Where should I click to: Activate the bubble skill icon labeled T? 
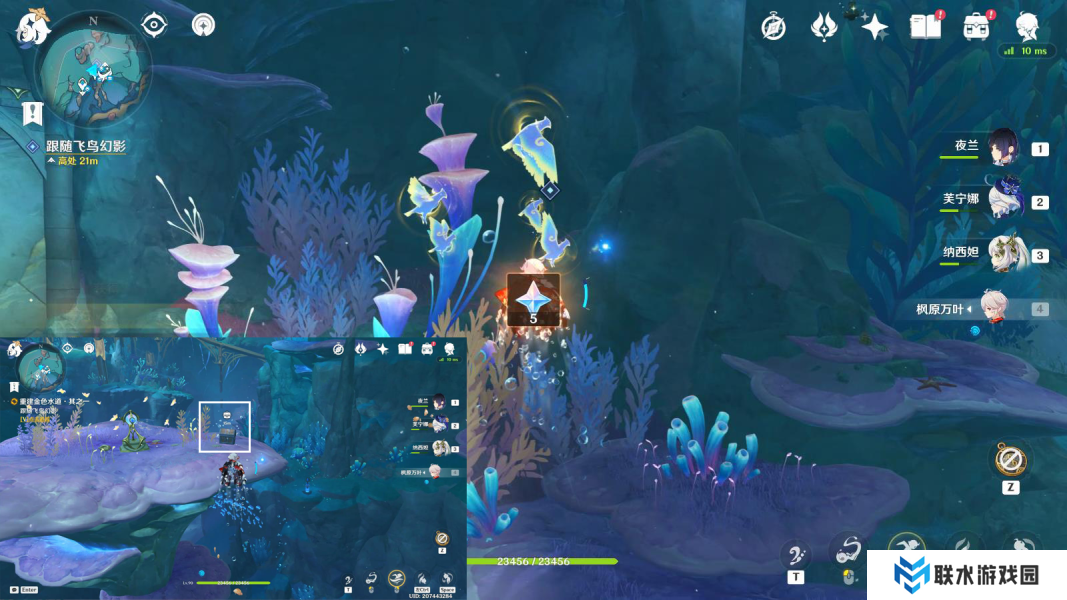796,553
